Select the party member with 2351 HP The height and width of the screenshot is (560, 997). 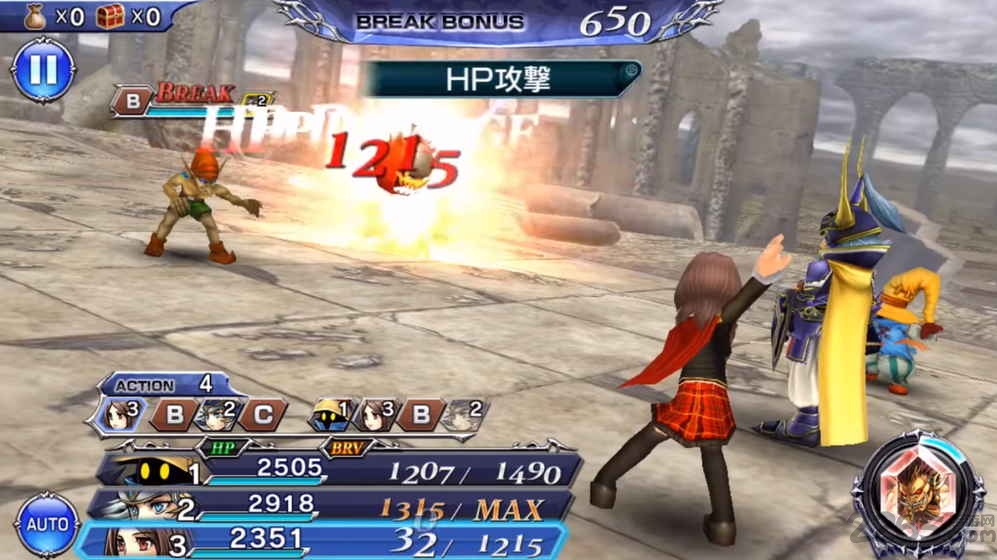[340, 541]
